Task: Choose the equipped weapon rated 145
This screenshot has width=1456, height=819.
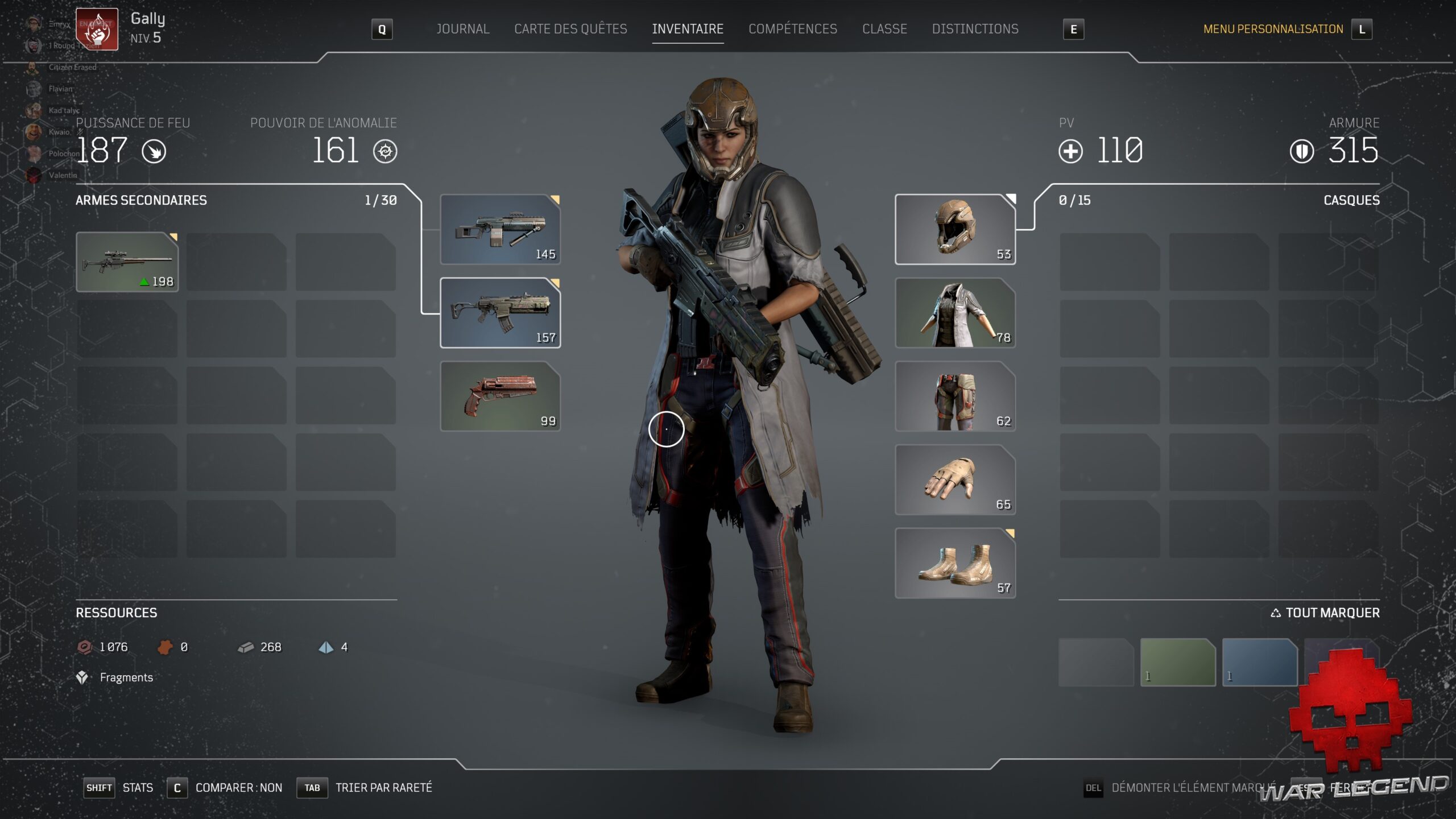Action: (x=500, y=229)
